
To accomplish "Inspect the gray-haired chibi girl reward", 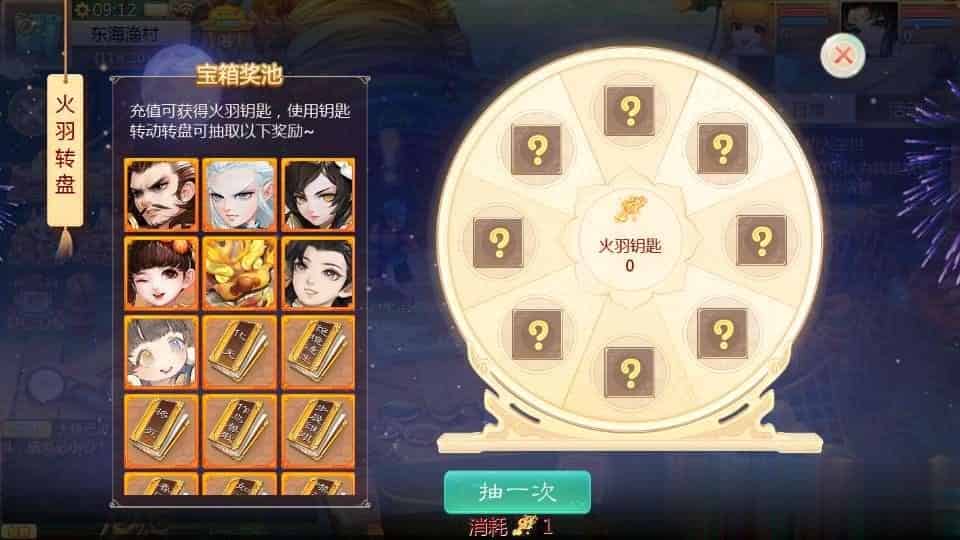I will [161, 351].
